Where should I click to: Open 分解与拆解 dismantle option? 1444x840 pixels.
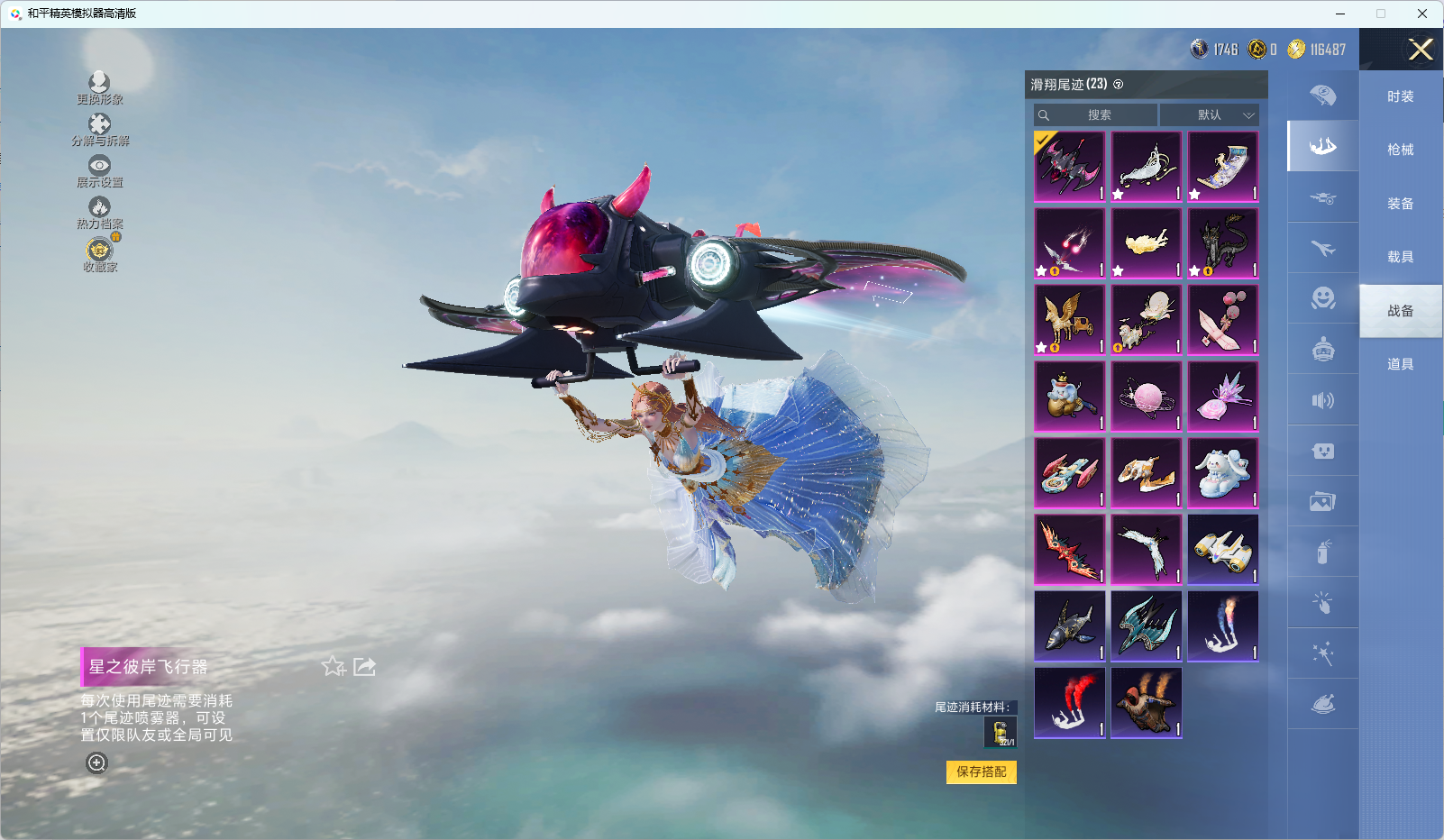pos(99,130)
